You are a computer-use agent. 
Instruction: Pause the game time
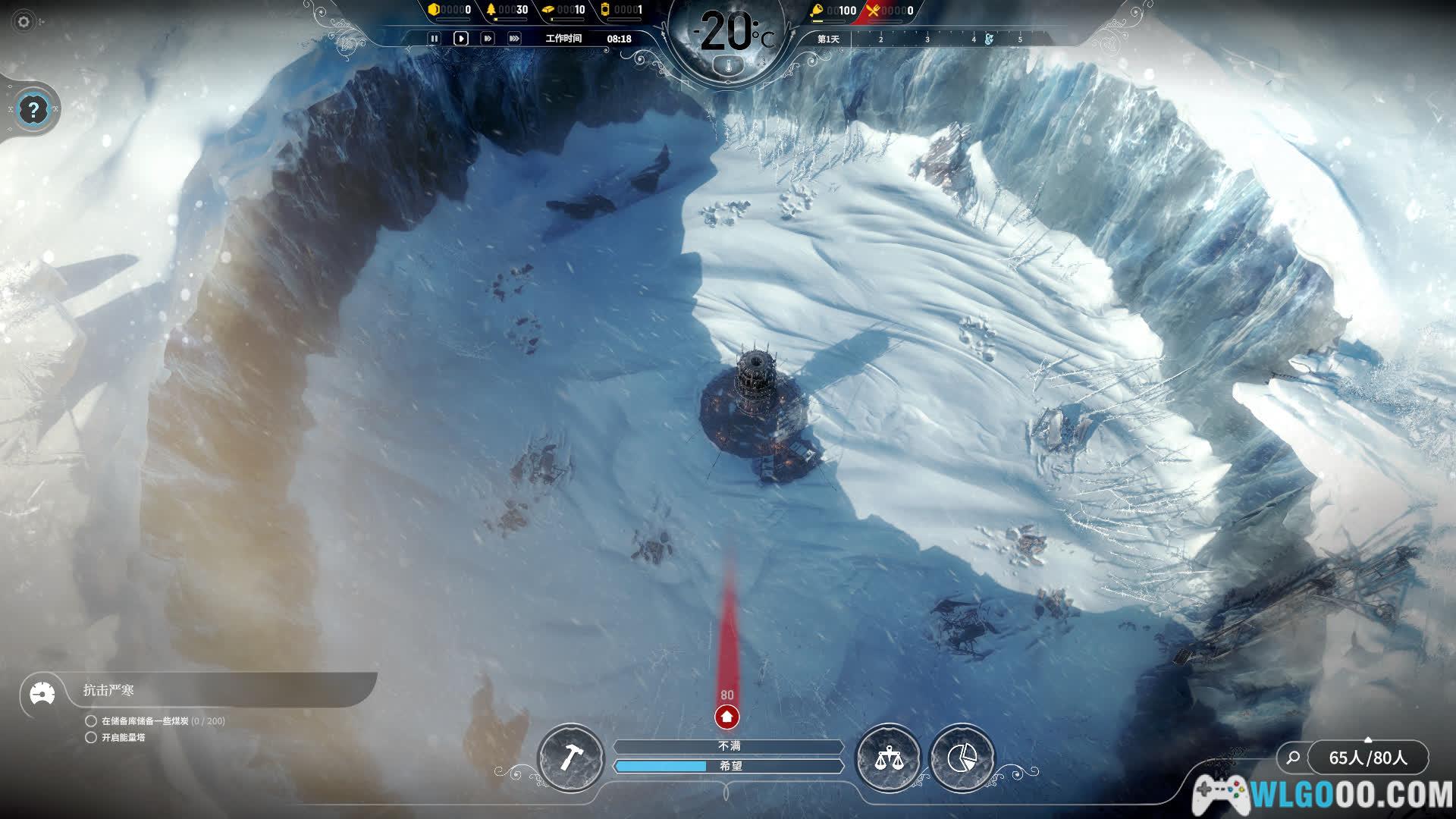[x=434, y=39]
